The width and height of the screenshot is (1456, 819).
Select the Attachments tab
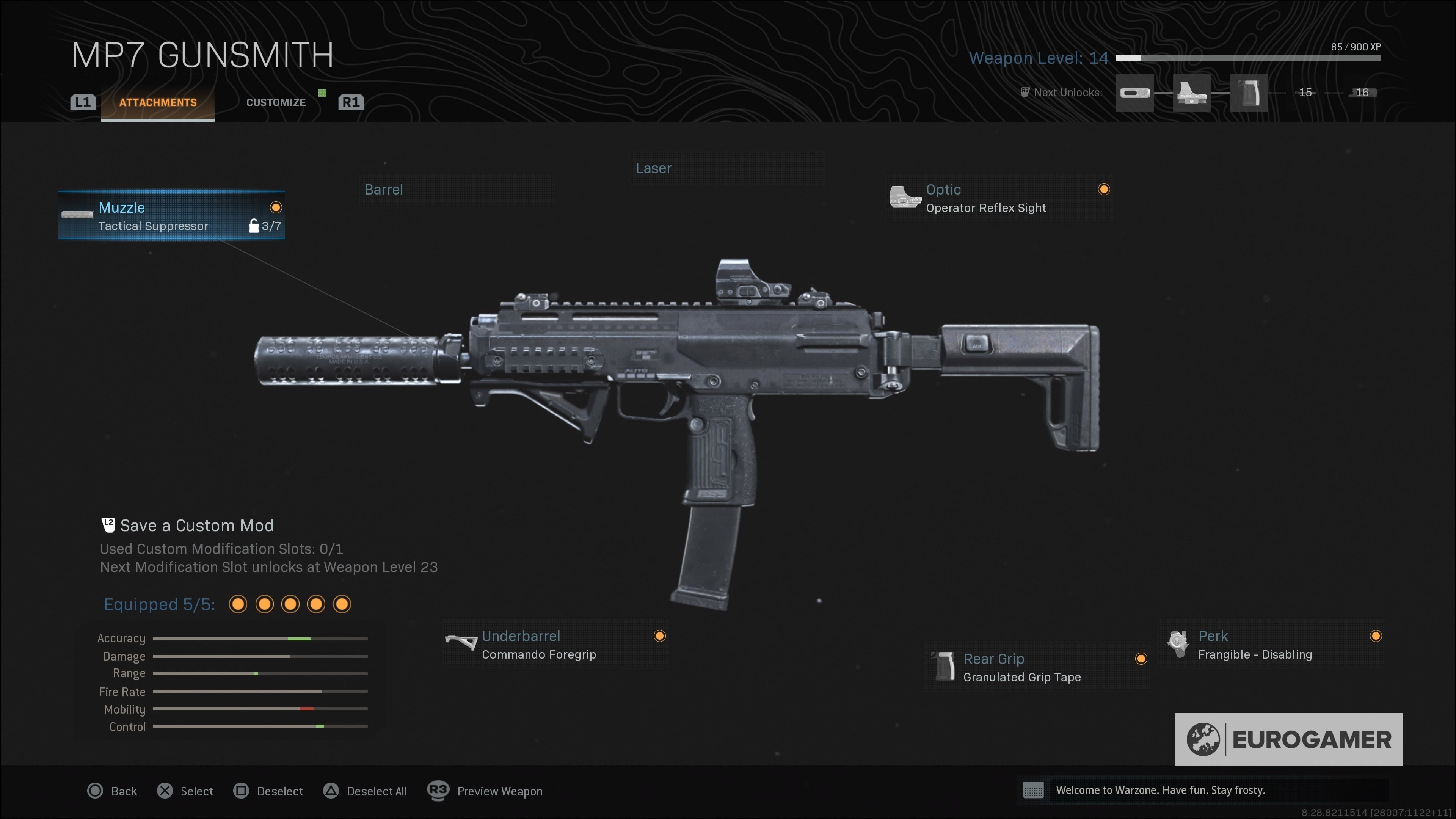157,102
